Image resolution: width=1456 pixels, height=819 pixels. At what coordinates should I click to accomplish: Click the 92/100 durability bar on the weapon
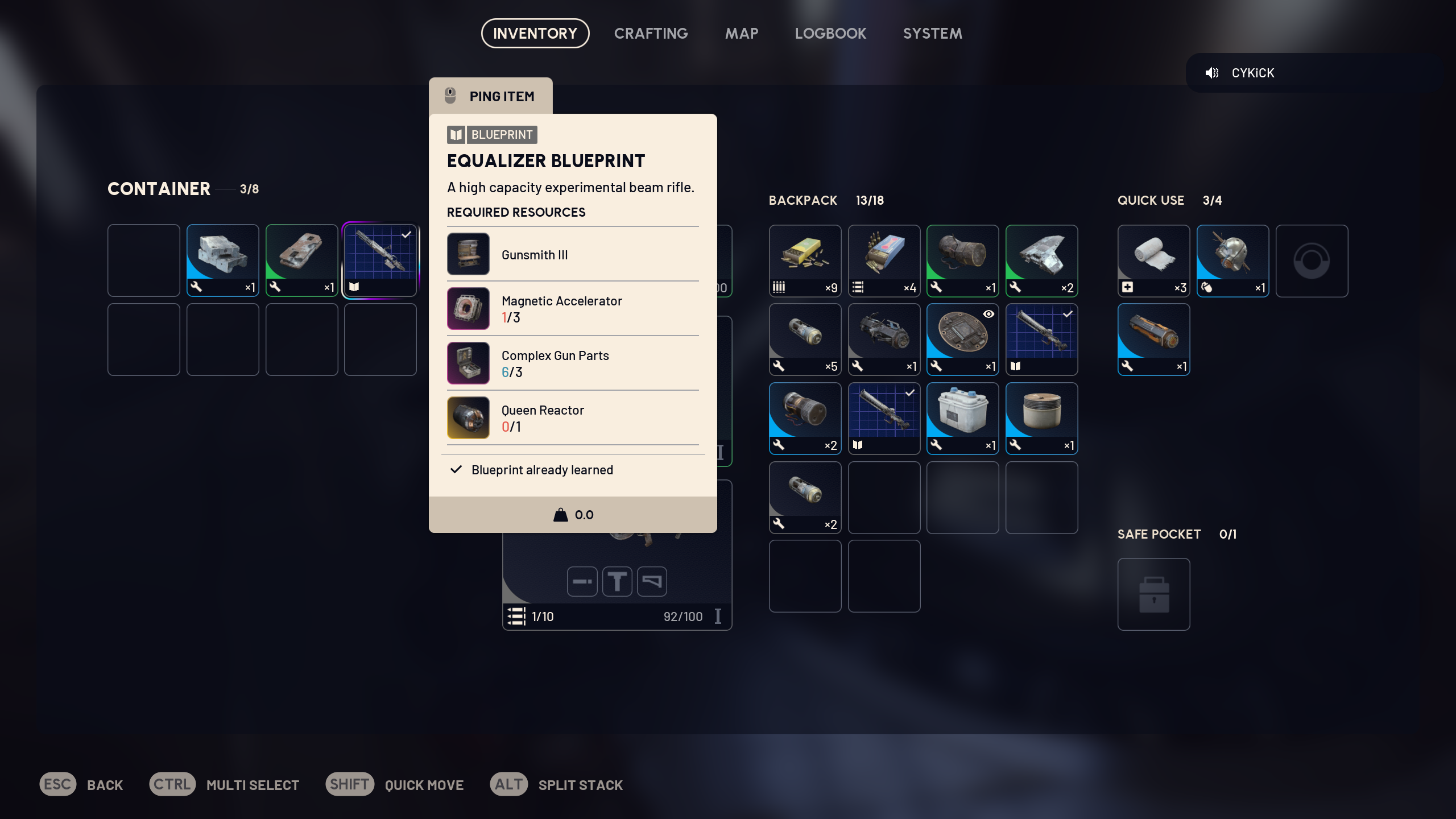tap(682, 616)
